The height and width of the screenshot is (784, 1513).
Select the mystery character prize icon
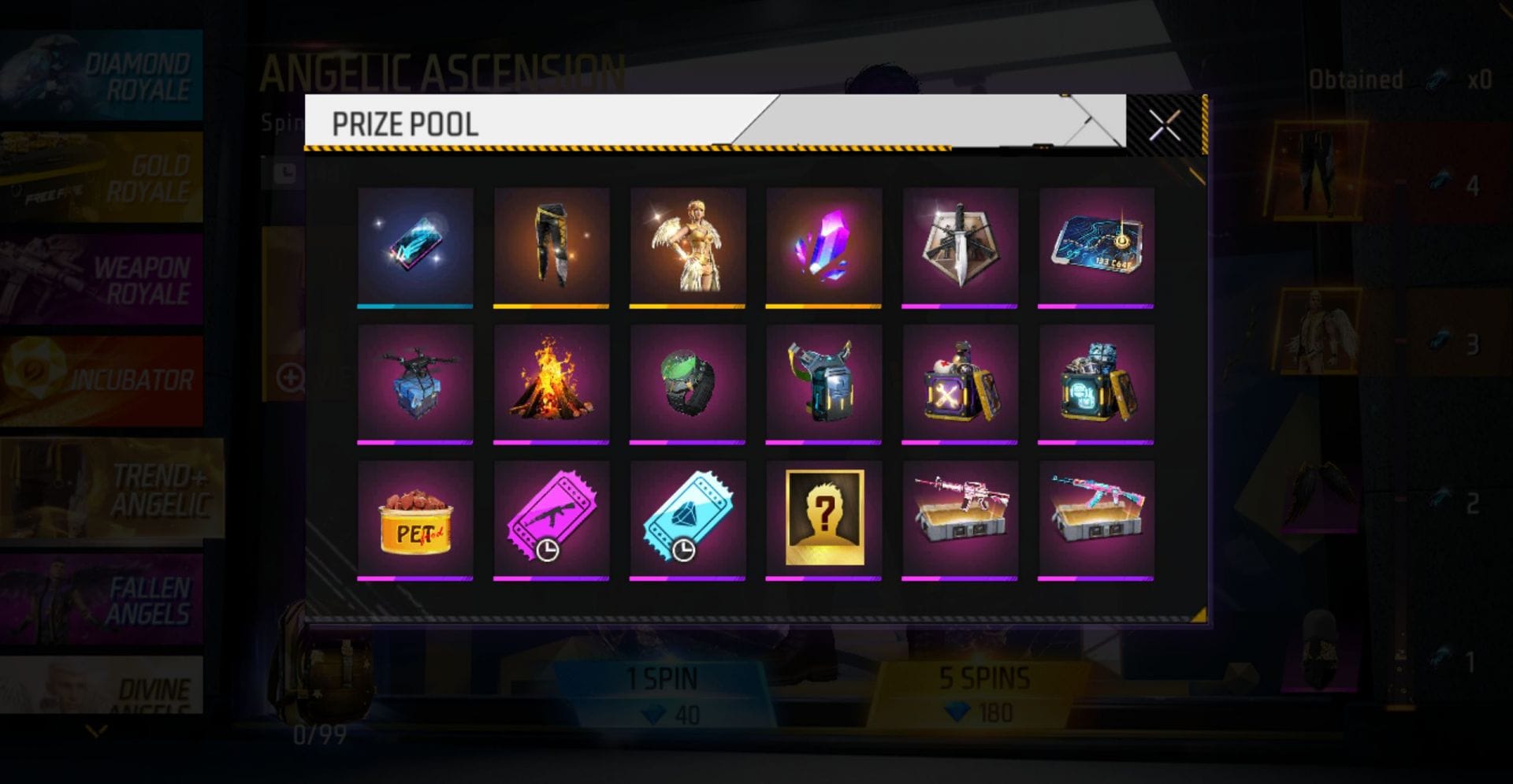tap(823, 518)
